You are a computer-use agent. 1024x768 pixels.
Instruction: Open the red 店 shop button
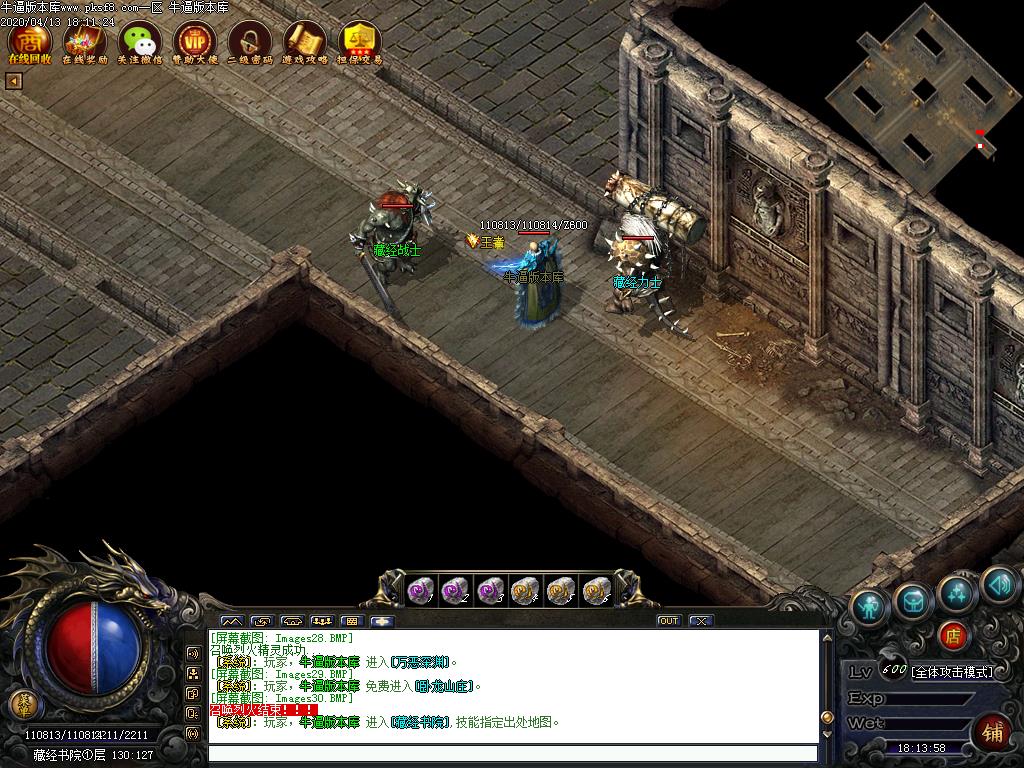954,635
